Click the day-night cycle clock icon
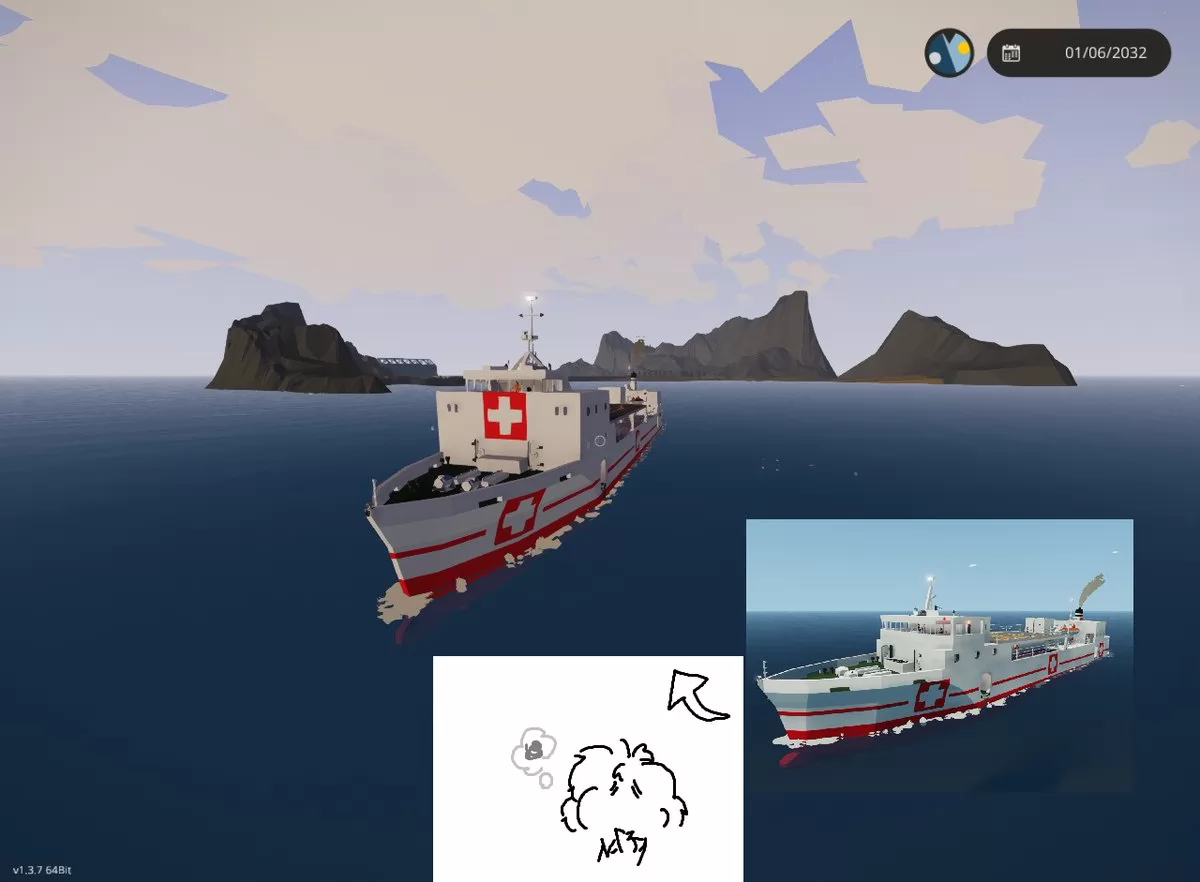Image resolution: width=1200 pixels, height=882 pixels. coord(948,53)
